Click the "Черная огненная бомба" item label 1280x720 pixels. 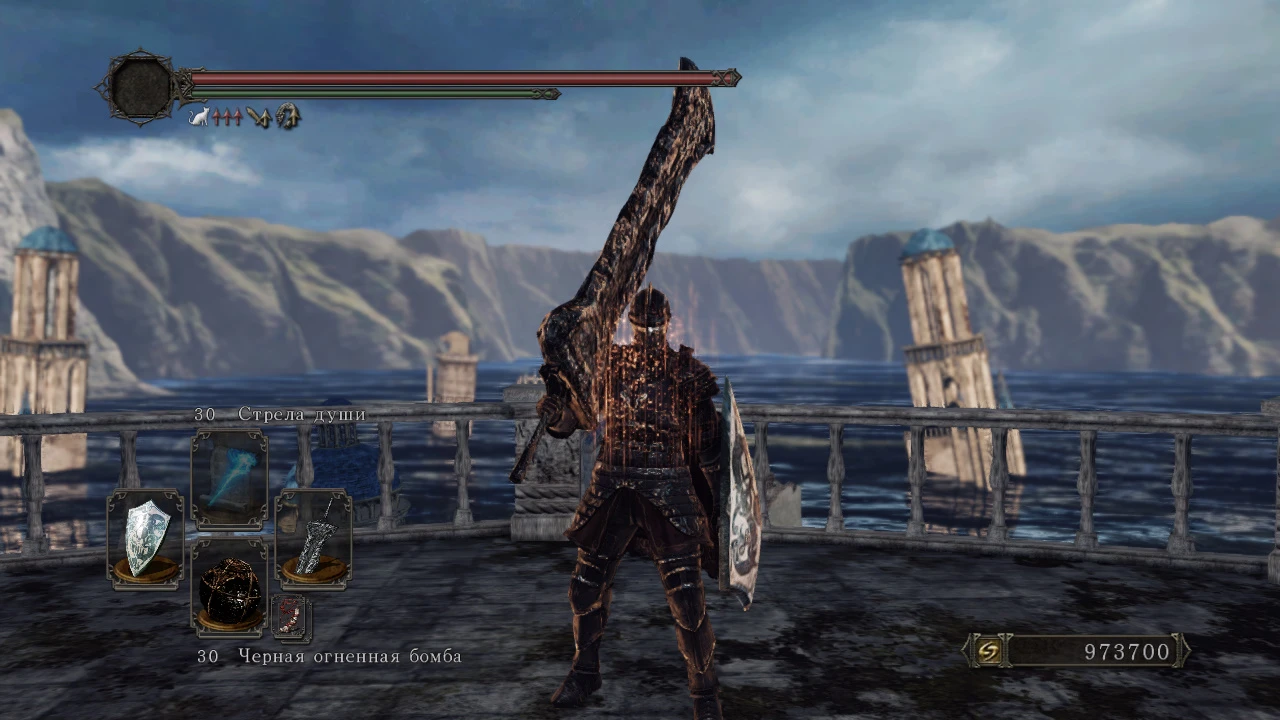point(350,657)
